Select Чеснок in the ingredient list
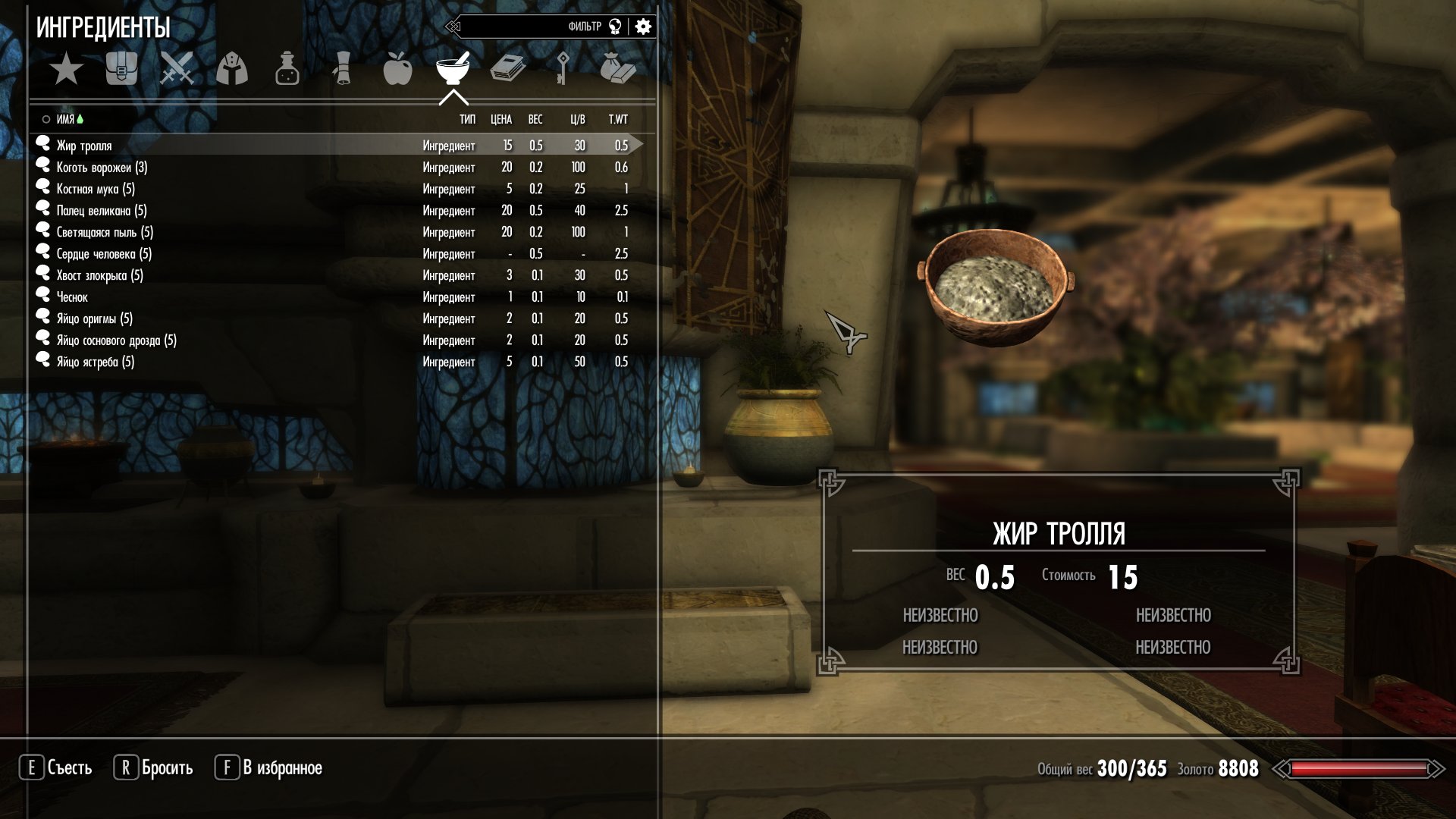The width and height of the screenshot is (1456, 819). pos(72,297)
